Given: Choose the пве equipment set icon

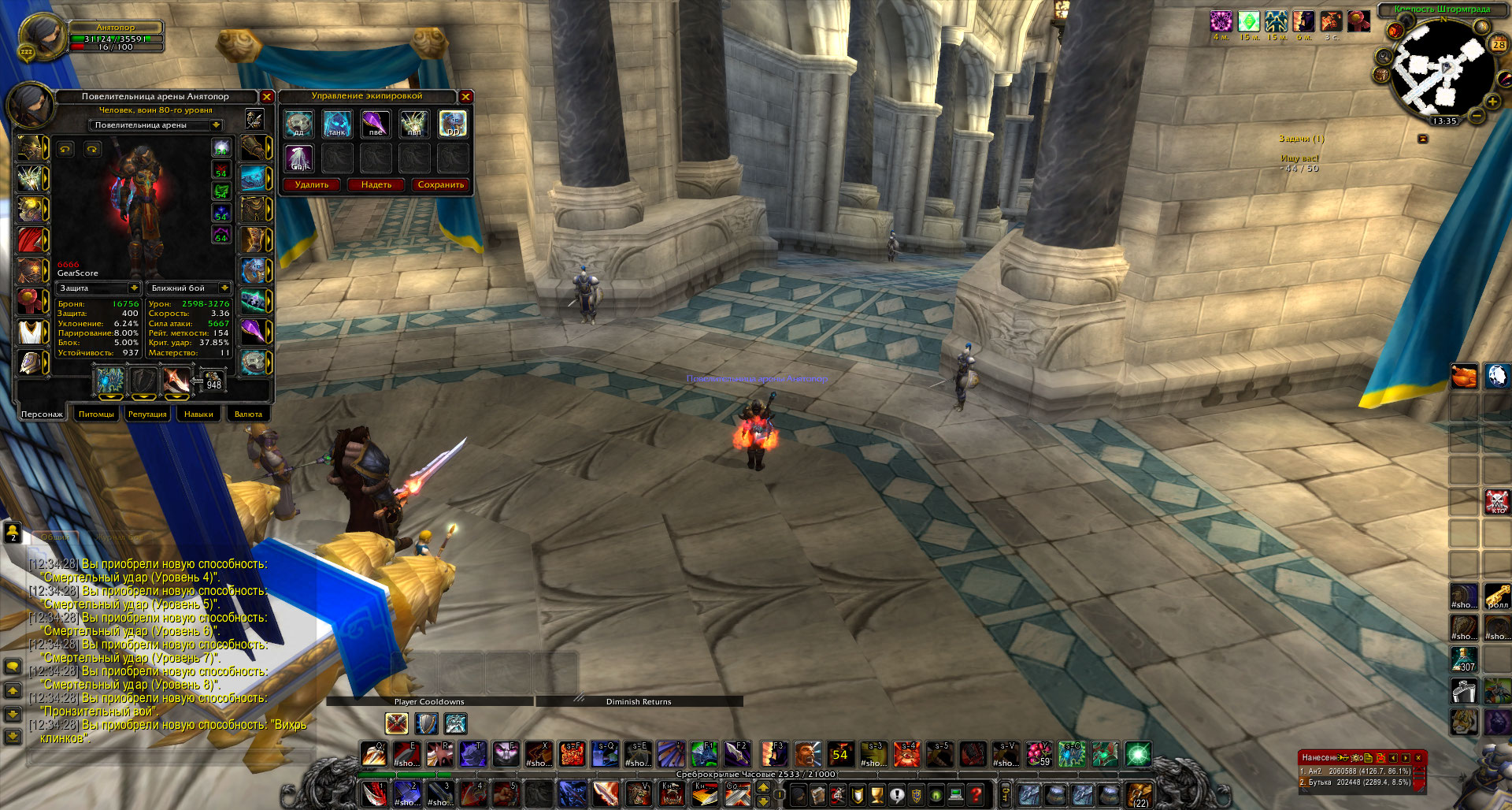Looking at the screenshot, I should (376, 124).
